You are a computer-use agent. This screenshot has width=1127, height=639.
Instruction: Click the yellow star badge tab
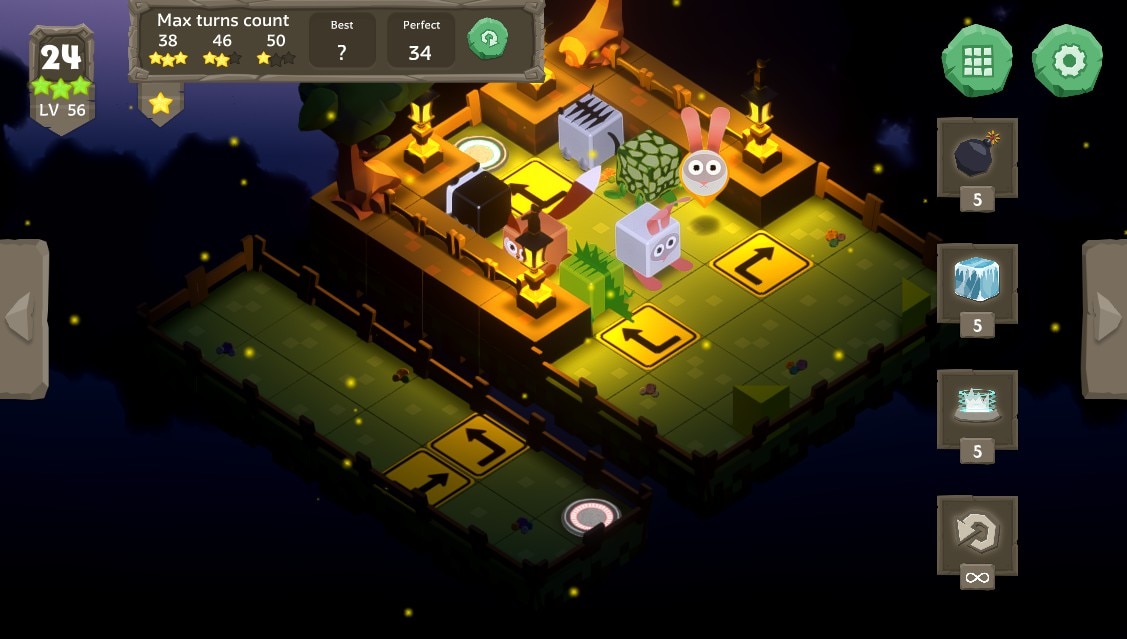[x=161, y=102]
